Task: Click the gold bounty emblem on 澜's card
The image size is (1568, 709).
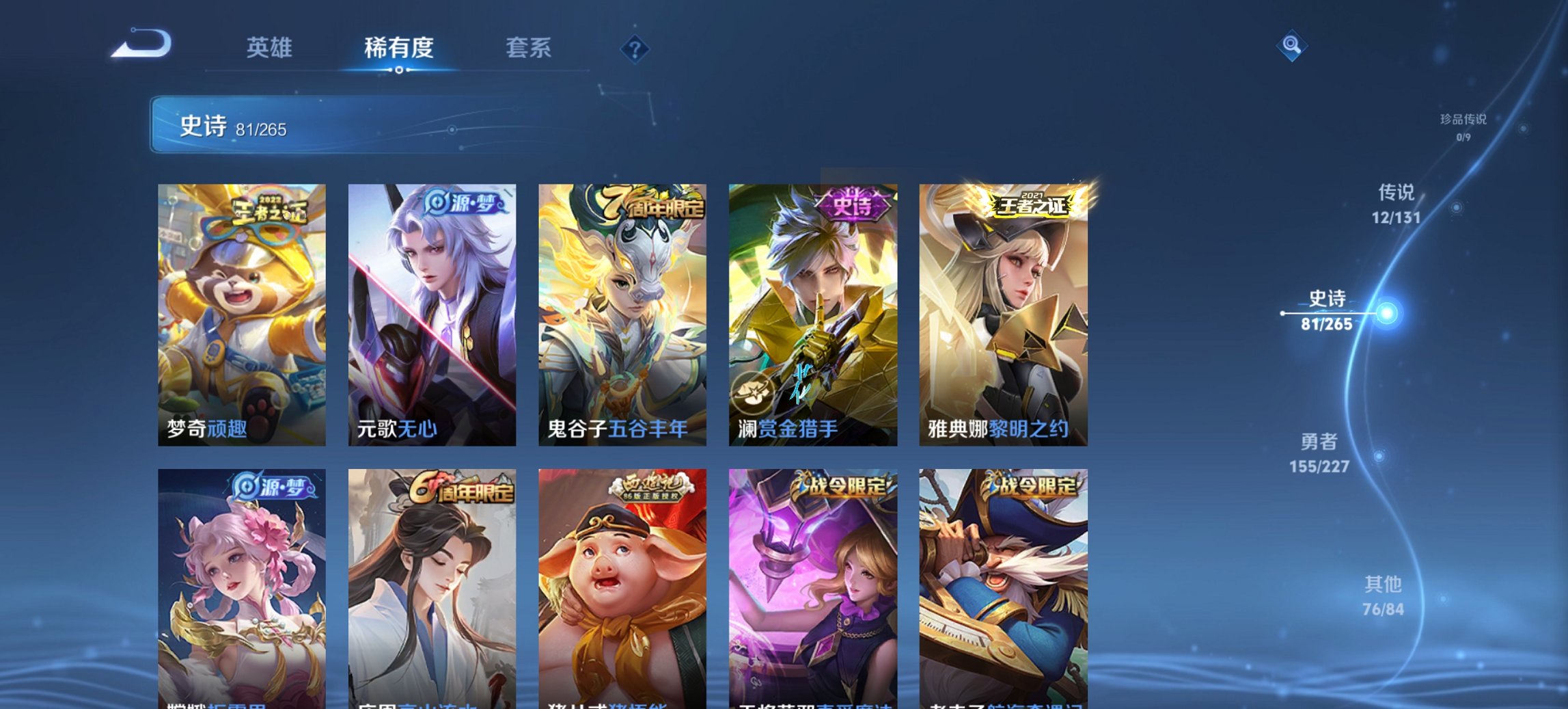Action: click(x=752, y=394)
